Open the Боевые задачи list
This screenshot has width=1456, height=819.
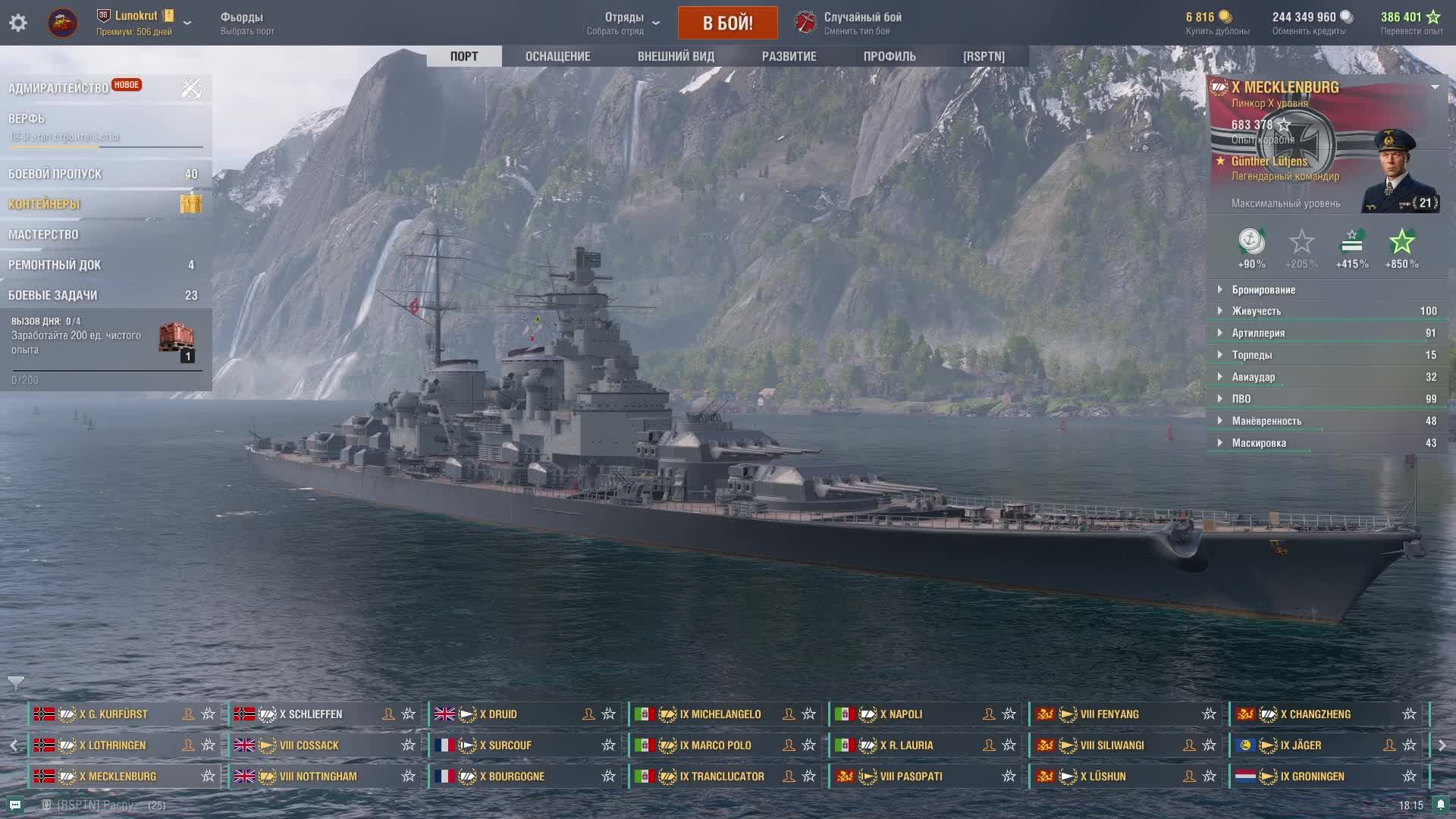pyautogui.click(x=52, y=295)
